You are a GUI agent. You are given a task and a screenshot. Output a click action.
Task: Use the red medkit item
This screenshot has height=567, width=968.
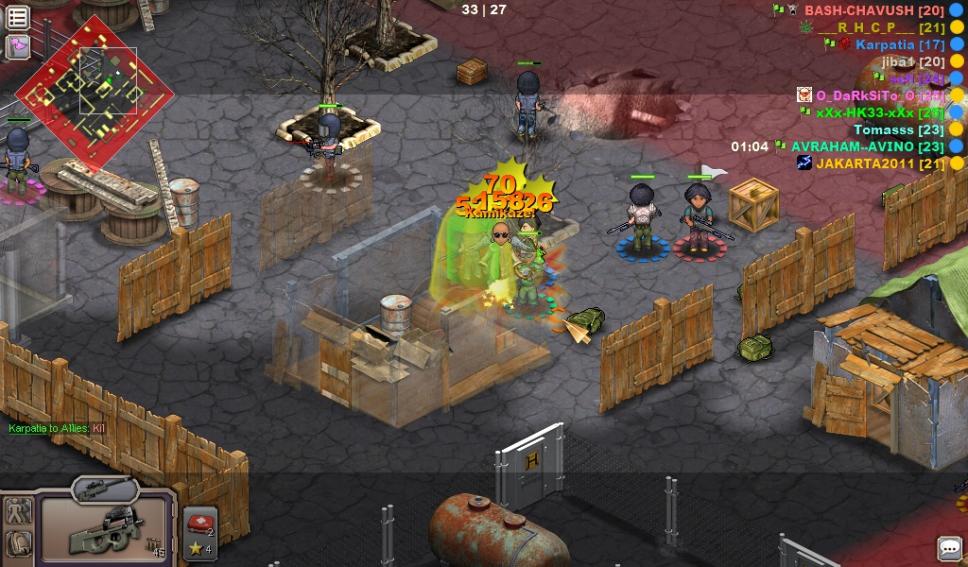coord(198,522)
